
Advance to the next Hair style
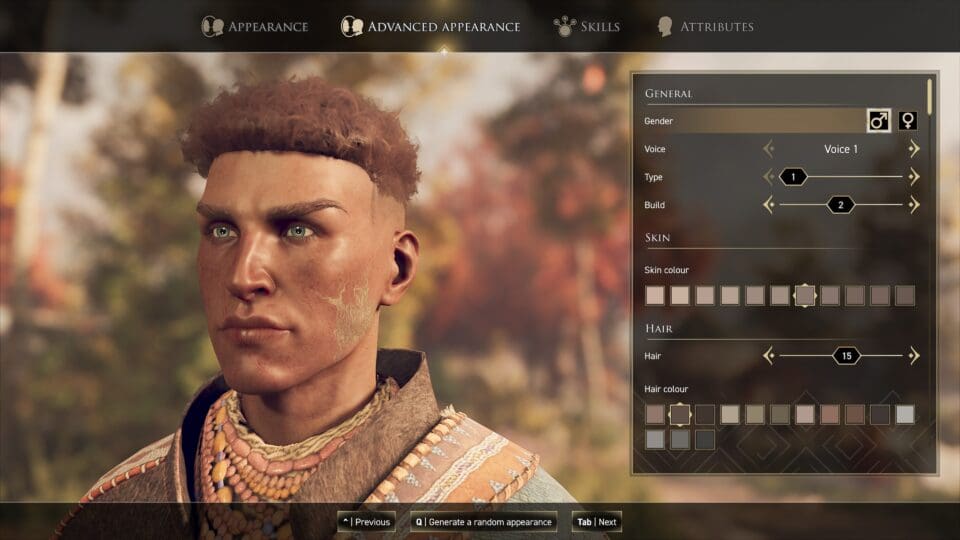point(914,355)
